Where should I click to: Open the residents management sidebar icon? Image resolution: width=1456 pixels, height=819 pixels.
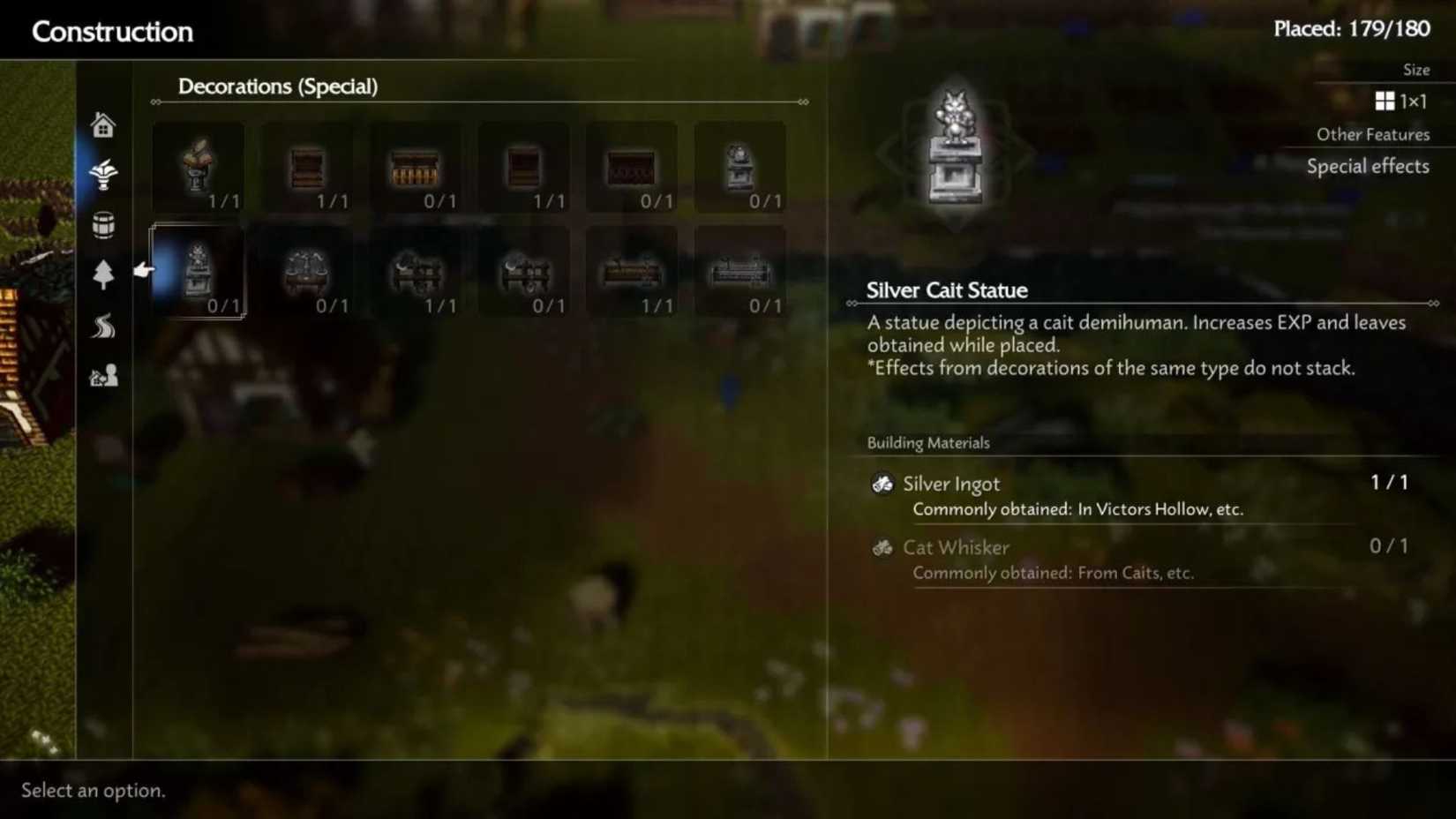click(103, 375)
